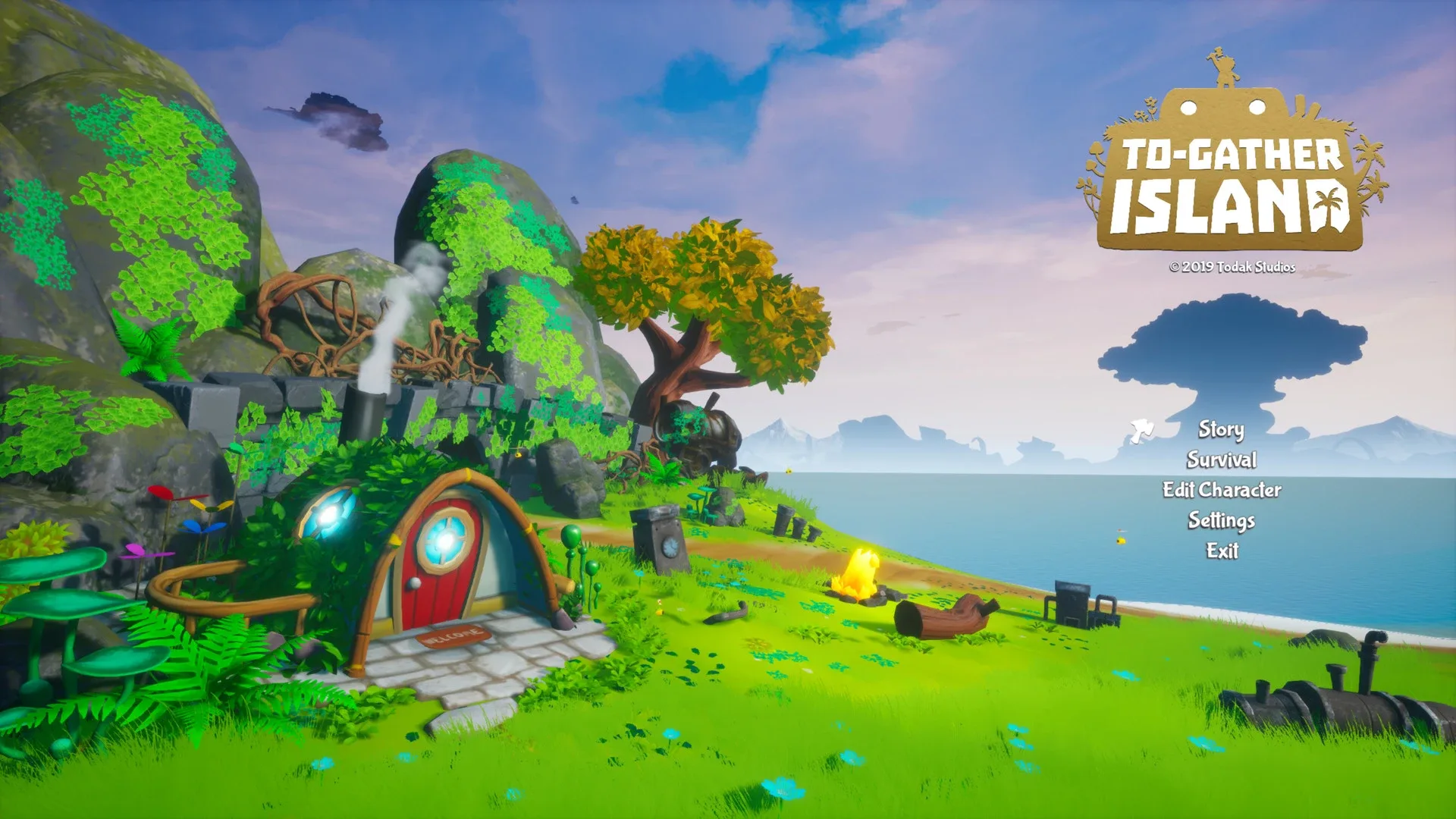Select the Story game mode
Image resolution: width=1456 pixels, height=819 pixels.
tap(1221, 430)
